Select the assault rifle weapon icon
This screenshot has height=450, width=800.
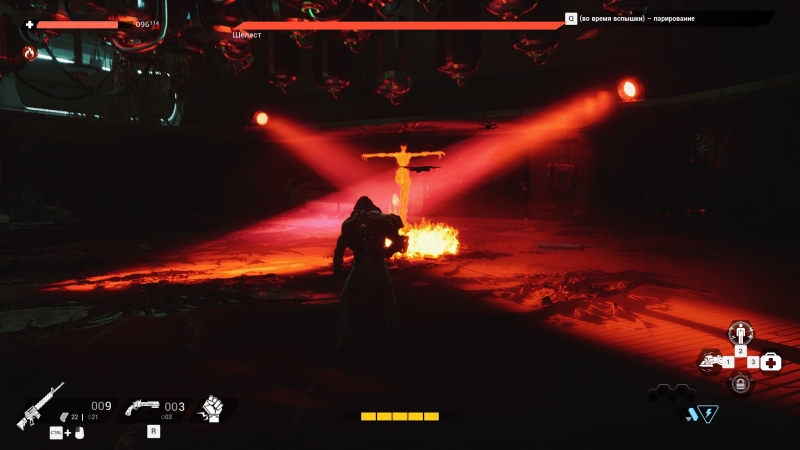[40, 406]
